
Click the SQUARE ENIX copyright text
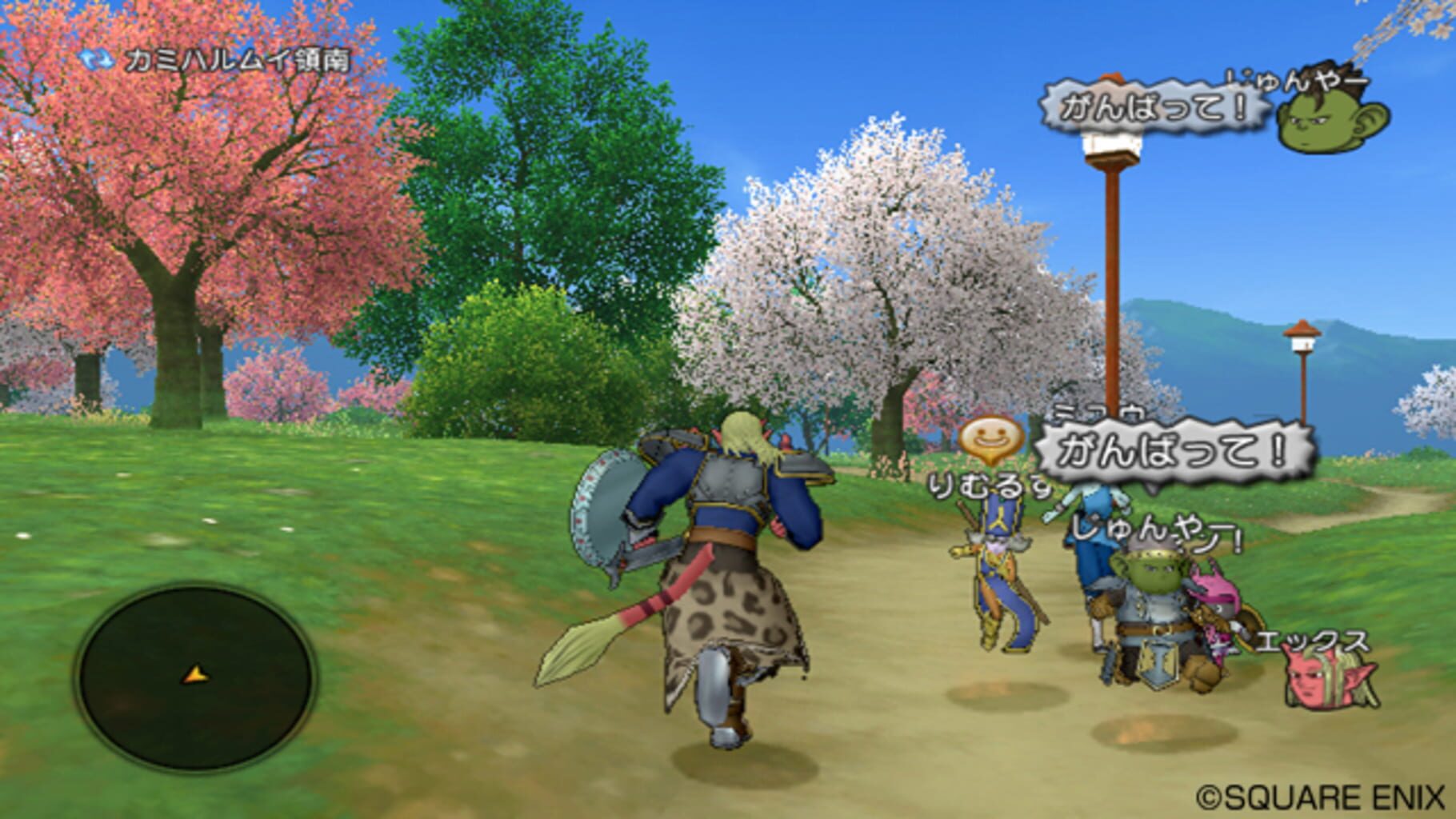[x=1320, y=797]
